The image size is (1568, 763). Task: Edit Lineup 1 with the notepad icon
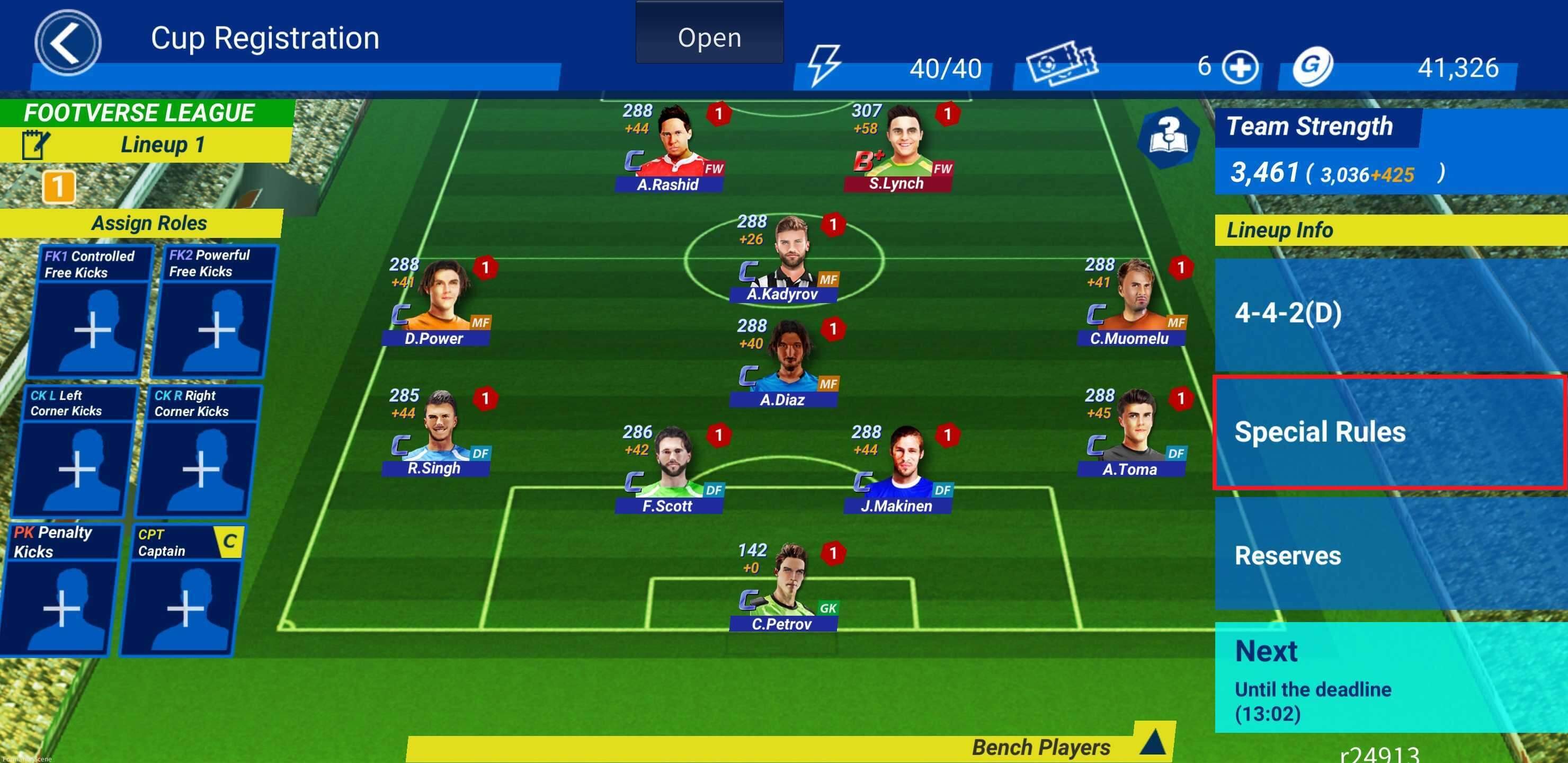coord(34,144)
